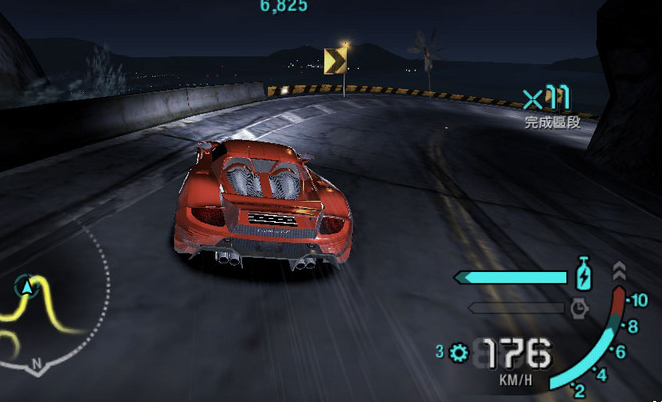Click the grey speedbreaker icon

(x=578, y=308)
